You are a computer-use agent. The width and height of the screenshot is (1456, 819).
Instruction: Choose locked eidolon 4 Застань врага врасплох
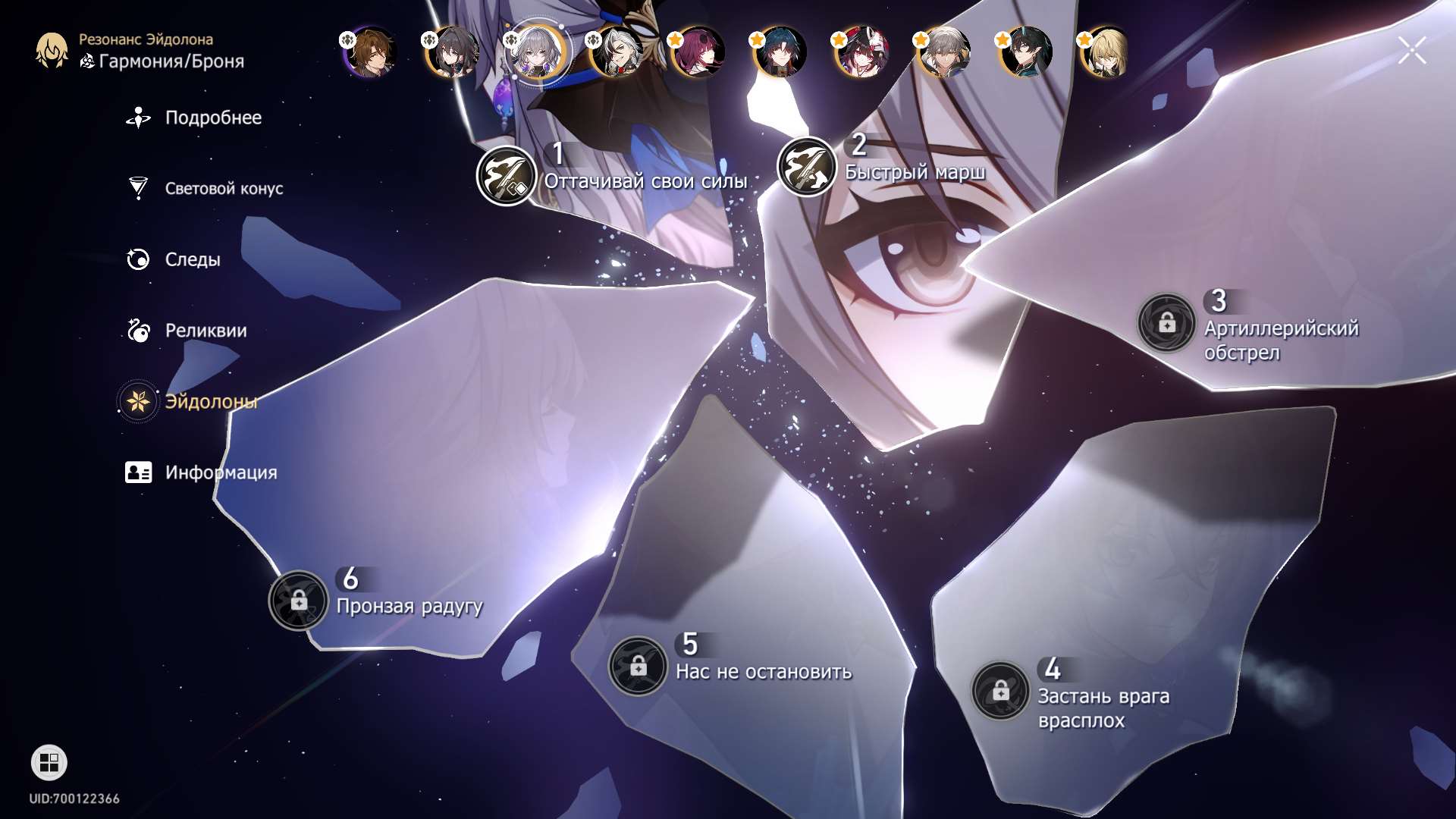pyautogui.click(x=1000, y=691)
